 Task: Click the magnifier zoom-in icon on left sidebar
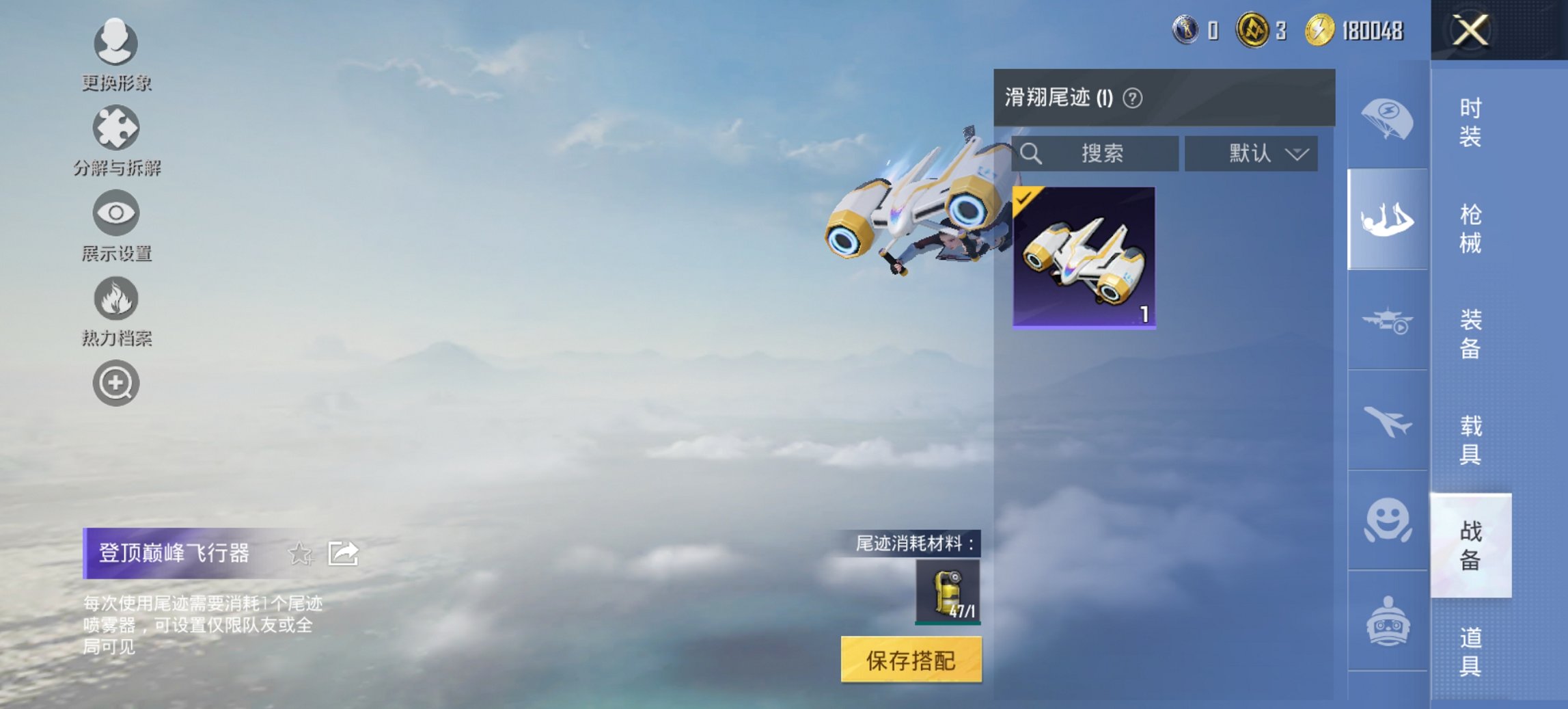(116, 384)
